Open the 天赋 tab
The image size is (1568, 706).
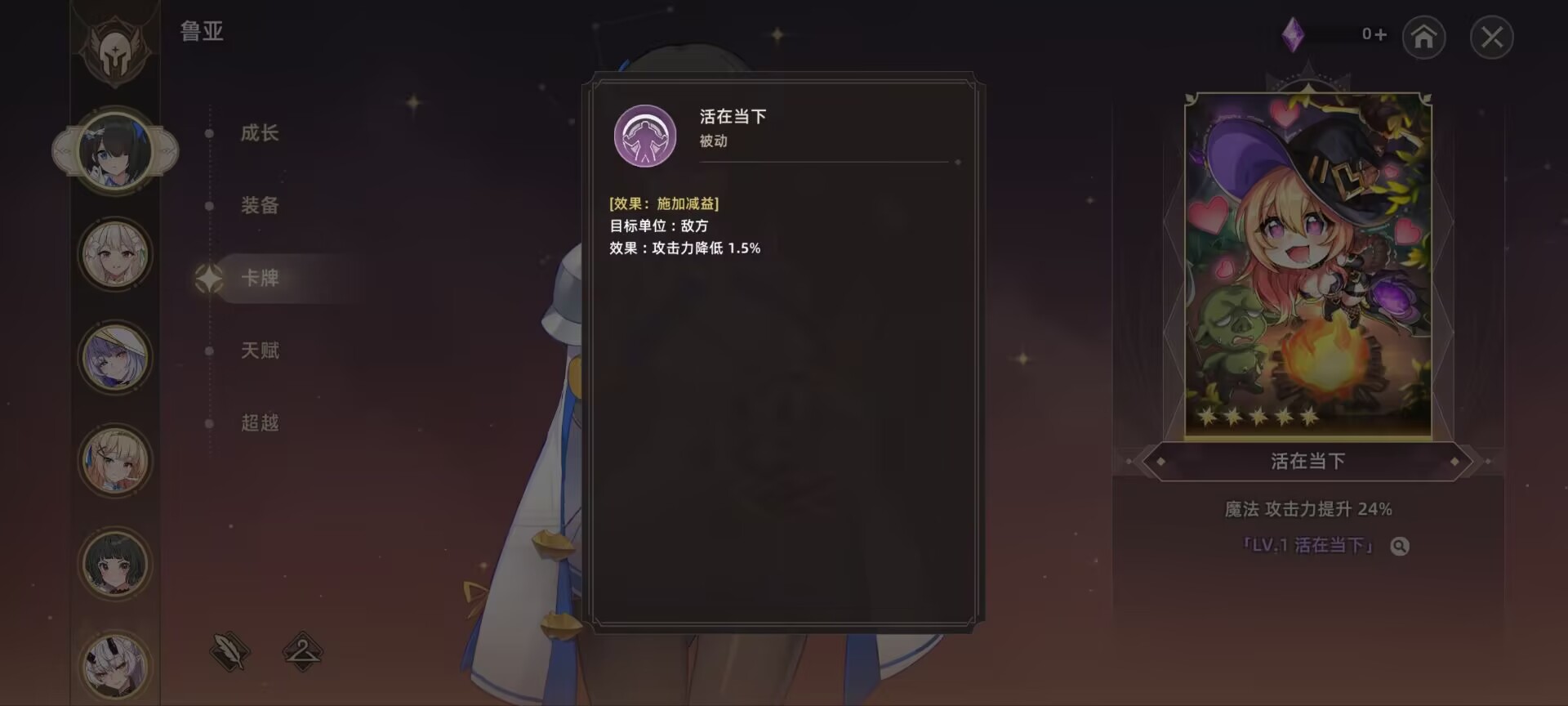coord(260,351)
